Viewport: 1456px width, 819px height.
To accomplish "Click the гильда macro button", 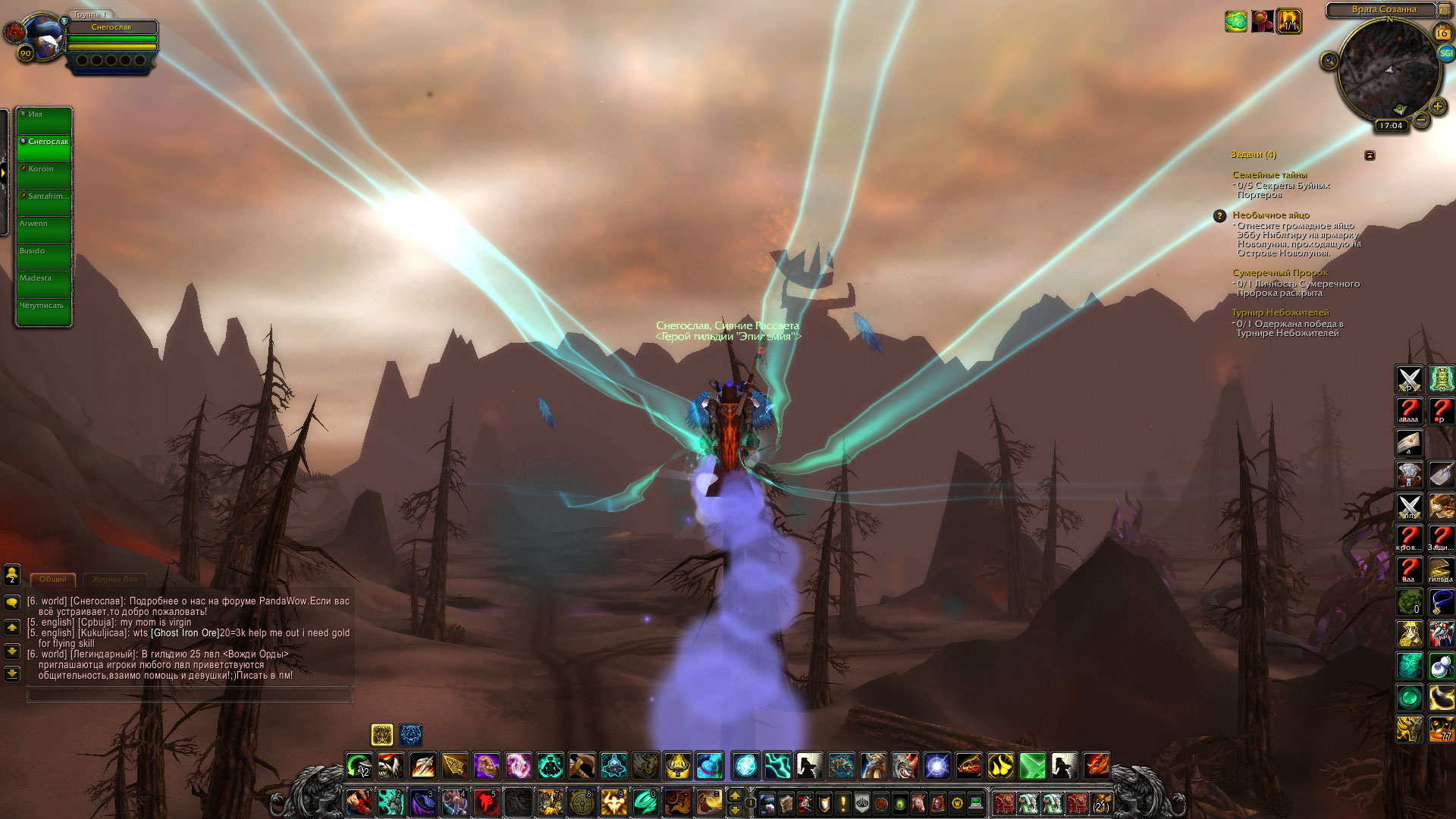I will (1441, 570).
